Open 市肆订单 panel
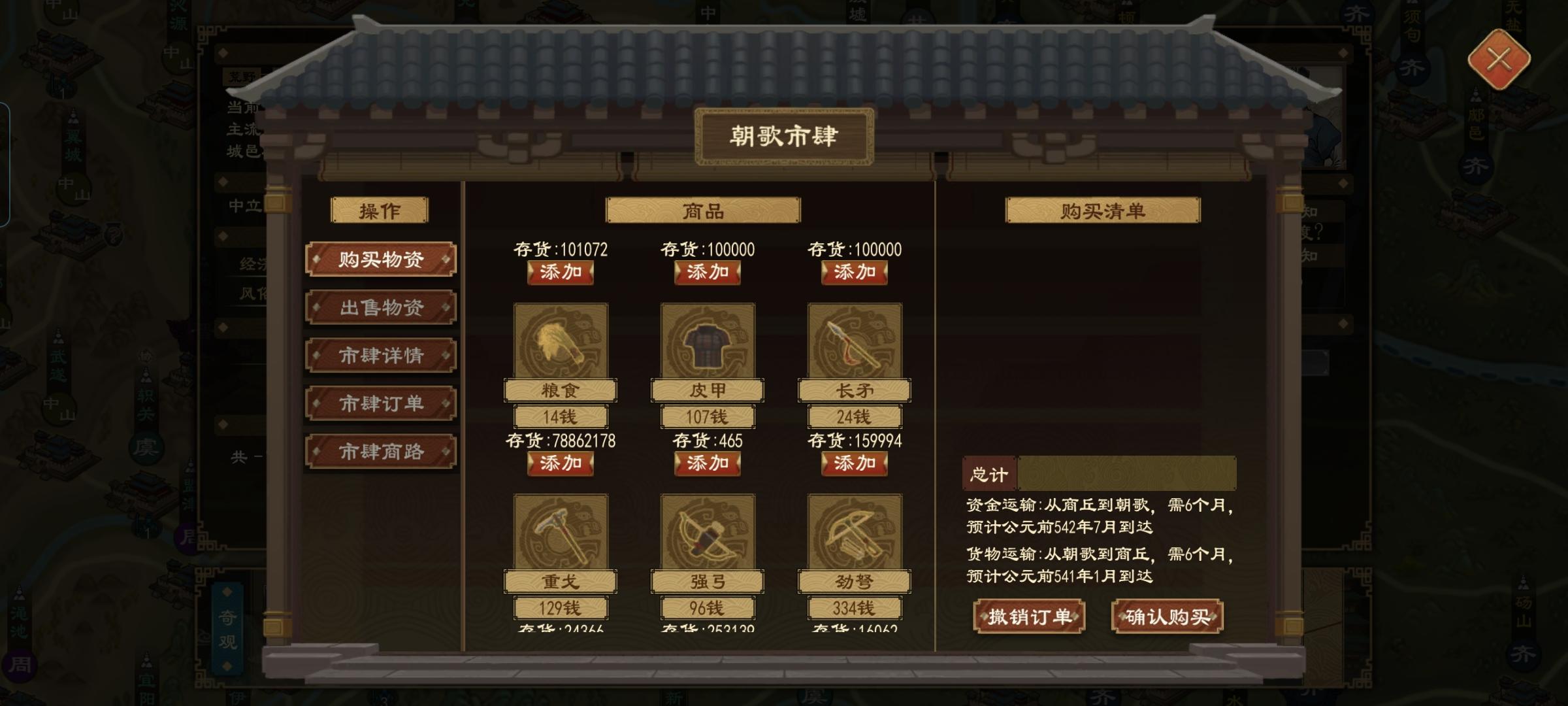 click(x=381, y=404)
